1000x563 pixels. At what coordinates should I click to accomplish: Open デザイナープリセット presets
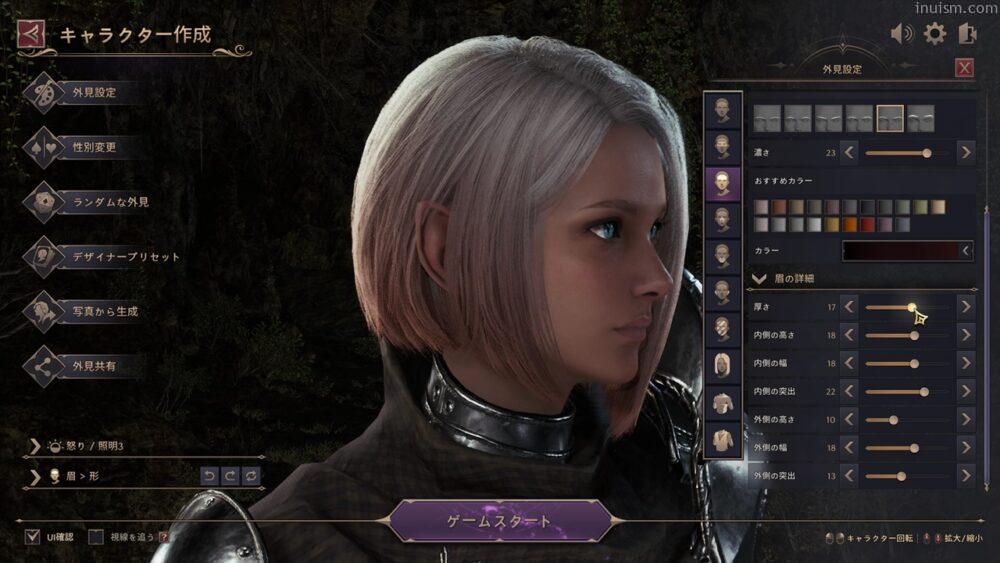pyautogui.click(x=126, y=257)
